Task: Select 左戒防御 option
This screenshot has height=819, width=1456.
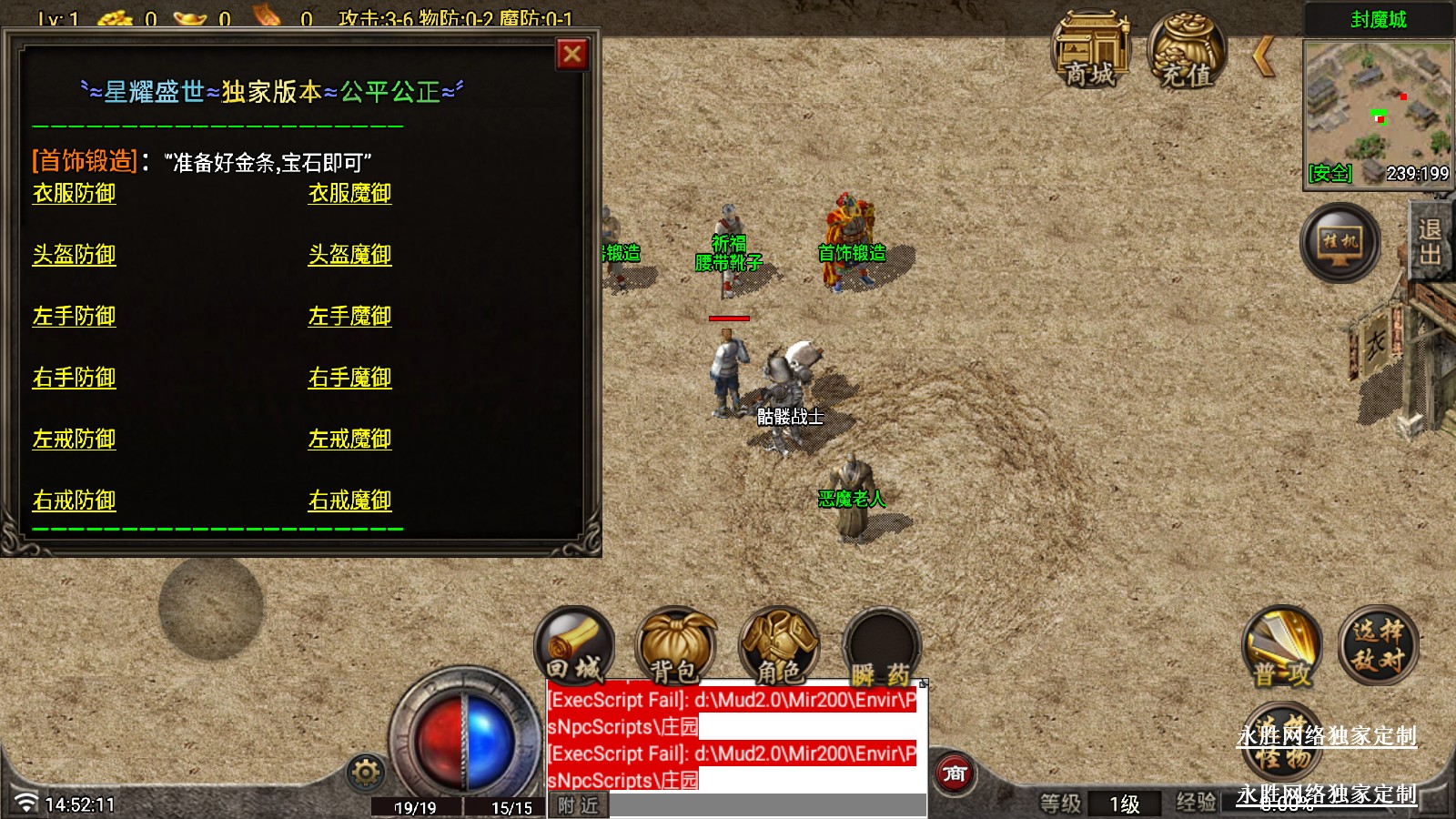Action: coord(75,440)
